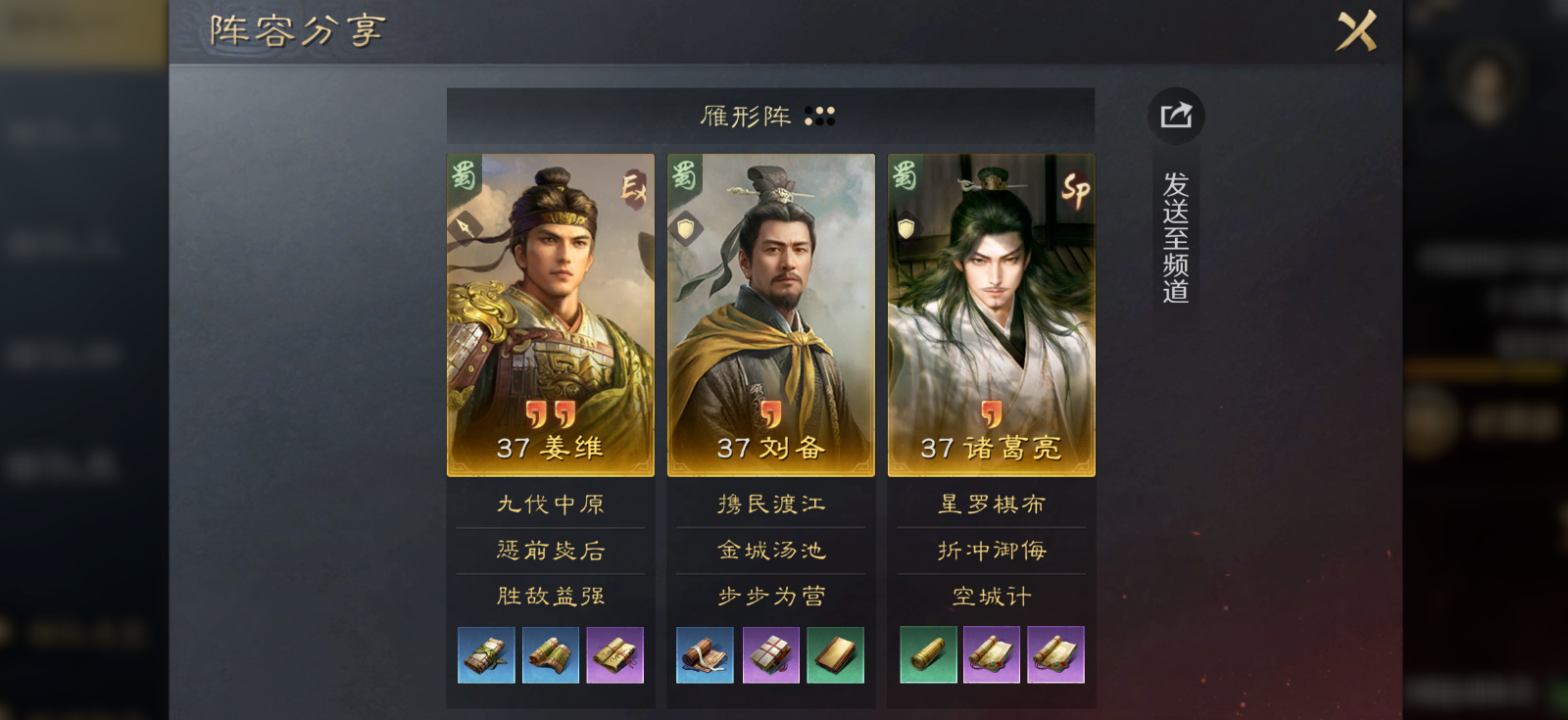Image resolution: width=1568 pixels, height=720 pixels.
Task: Select the purple bound scroll under 刘备
Action: [x=770, y=655]
